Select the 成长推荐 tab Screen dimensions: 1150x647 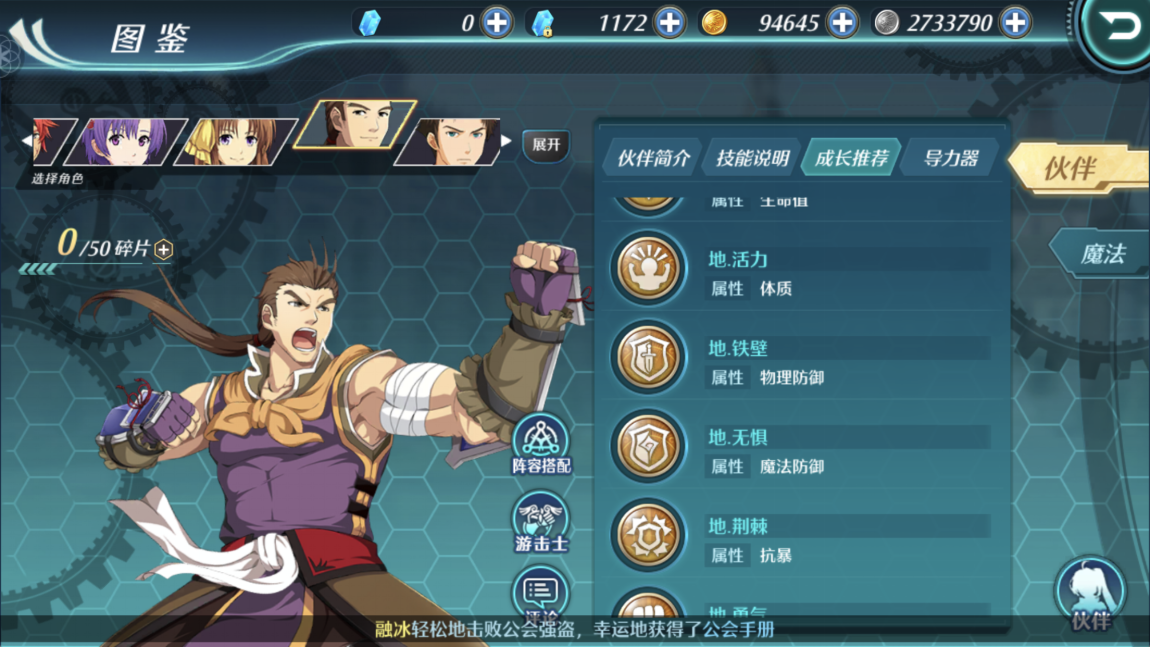coord(851,158)
